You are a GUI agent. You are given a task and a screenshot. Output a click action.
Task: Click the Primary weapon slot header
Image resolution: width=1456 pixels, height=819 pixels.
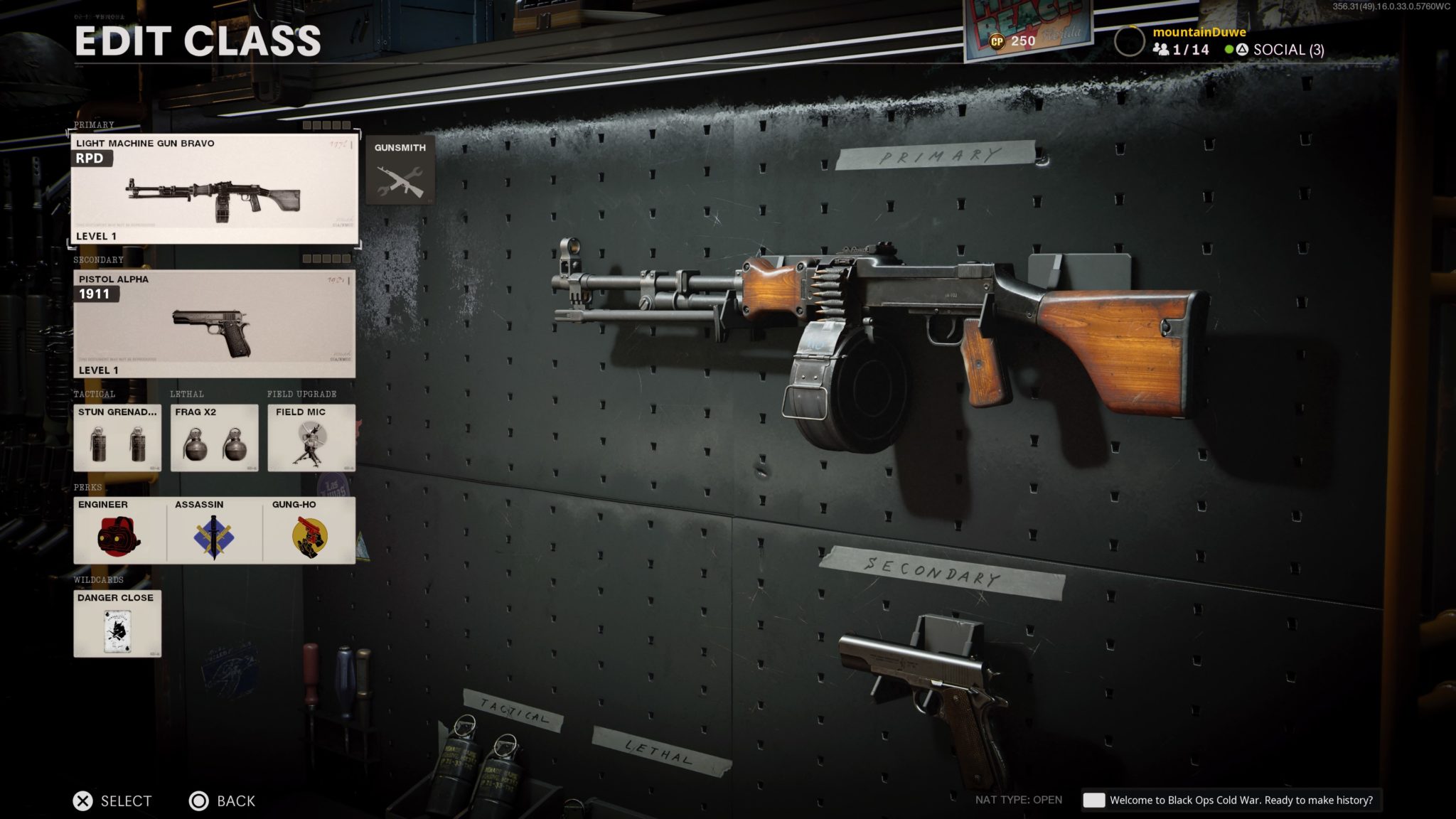pyautogui.click(x=92, y=124)
